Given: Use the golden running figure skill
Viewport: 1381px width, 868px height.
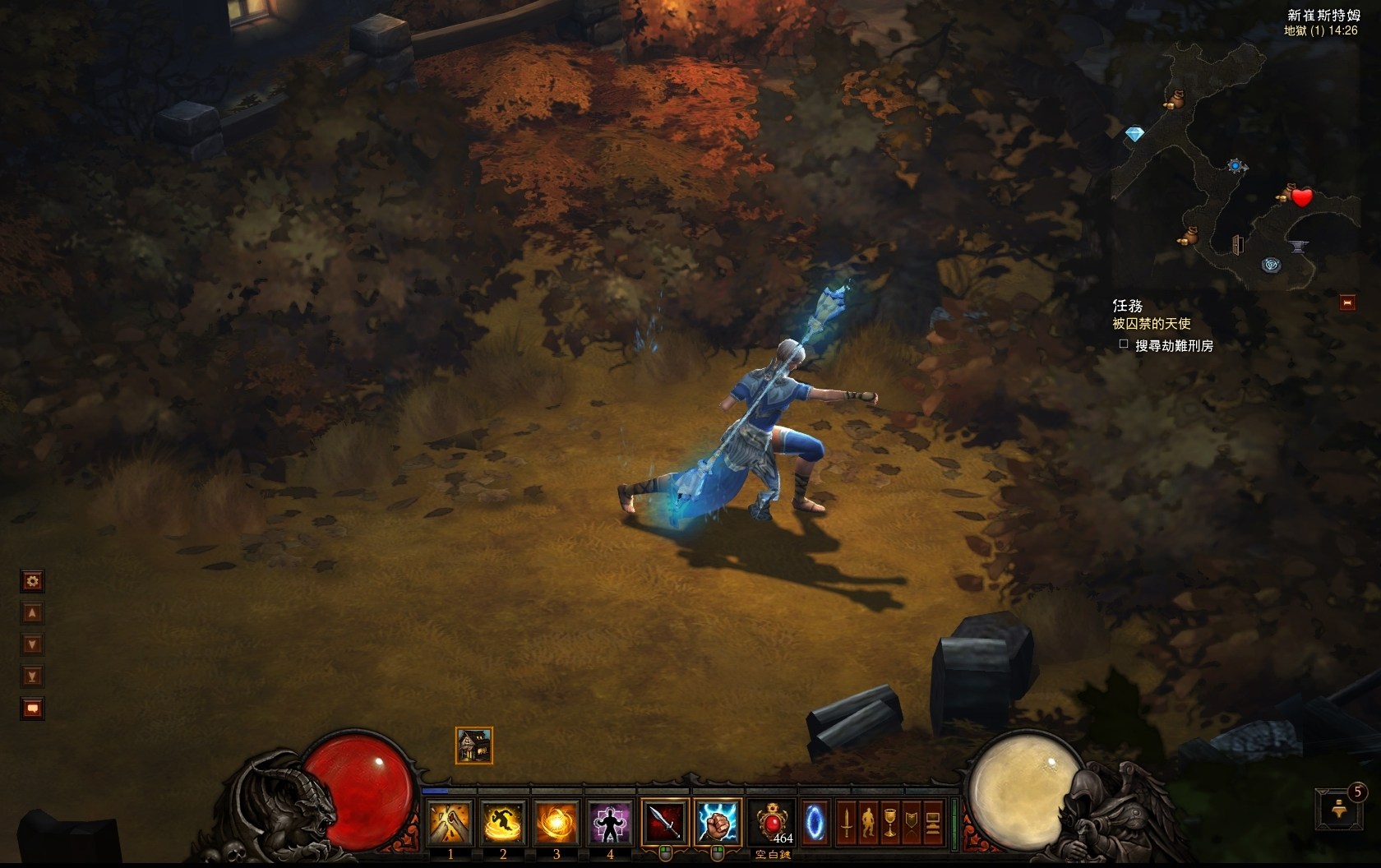Looking at the screenshot, I should pyautogui.click(x=503, y=823).
